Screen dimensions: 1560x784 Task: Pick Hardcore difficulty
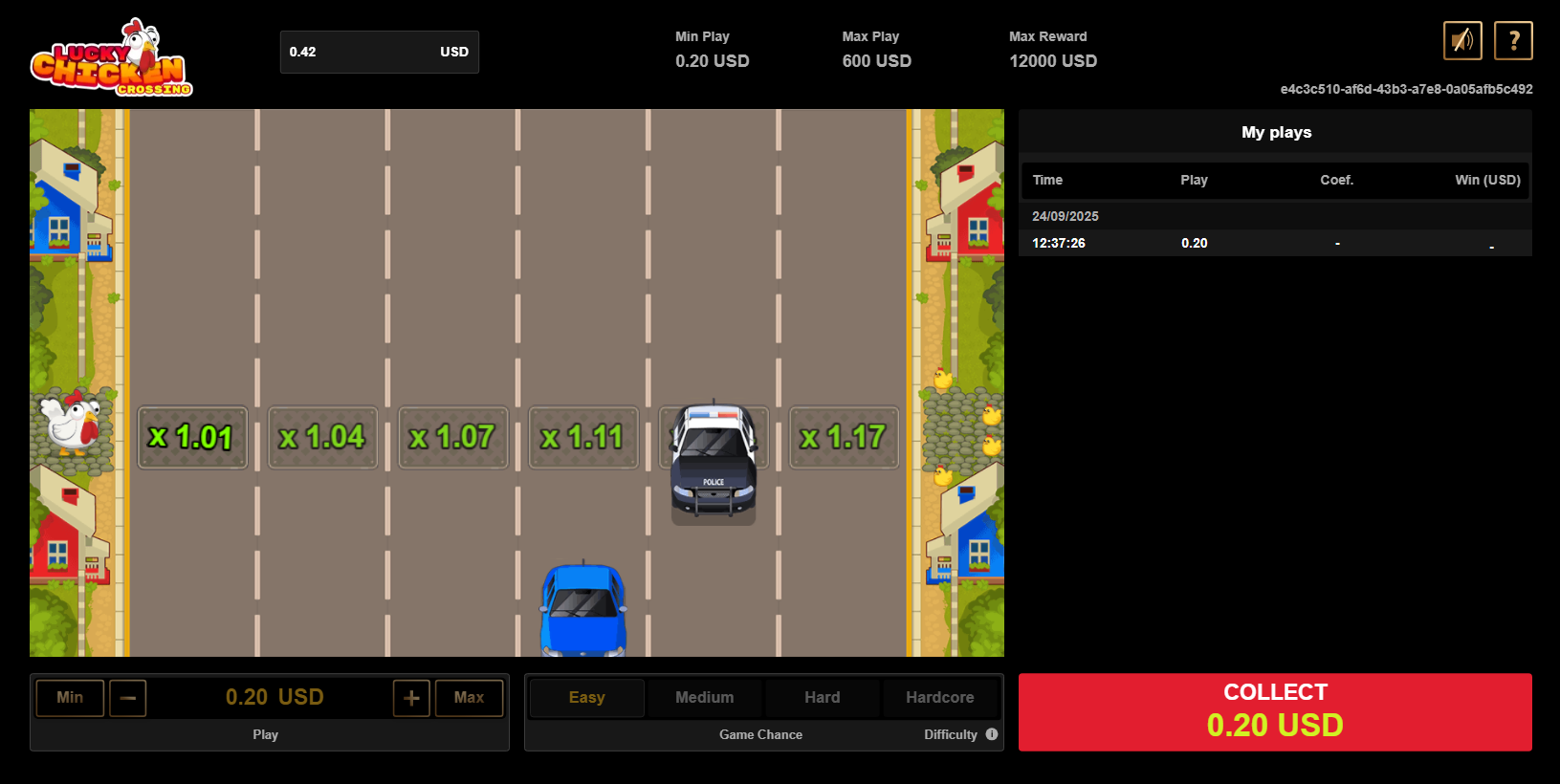click(939, 698)
